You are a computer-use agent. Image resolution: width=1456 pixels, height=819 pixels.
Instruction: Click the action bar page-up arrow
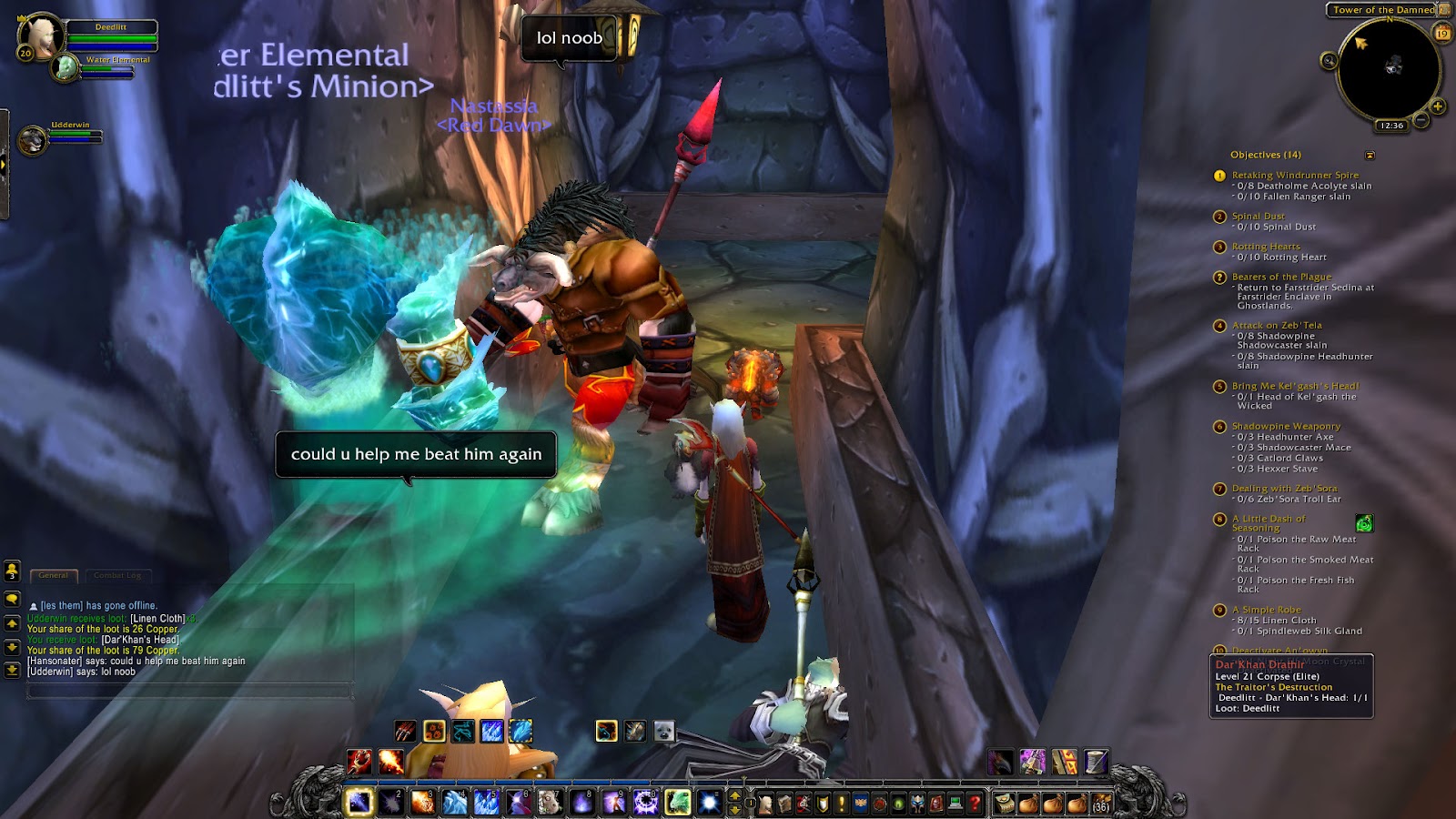[734, 795]
